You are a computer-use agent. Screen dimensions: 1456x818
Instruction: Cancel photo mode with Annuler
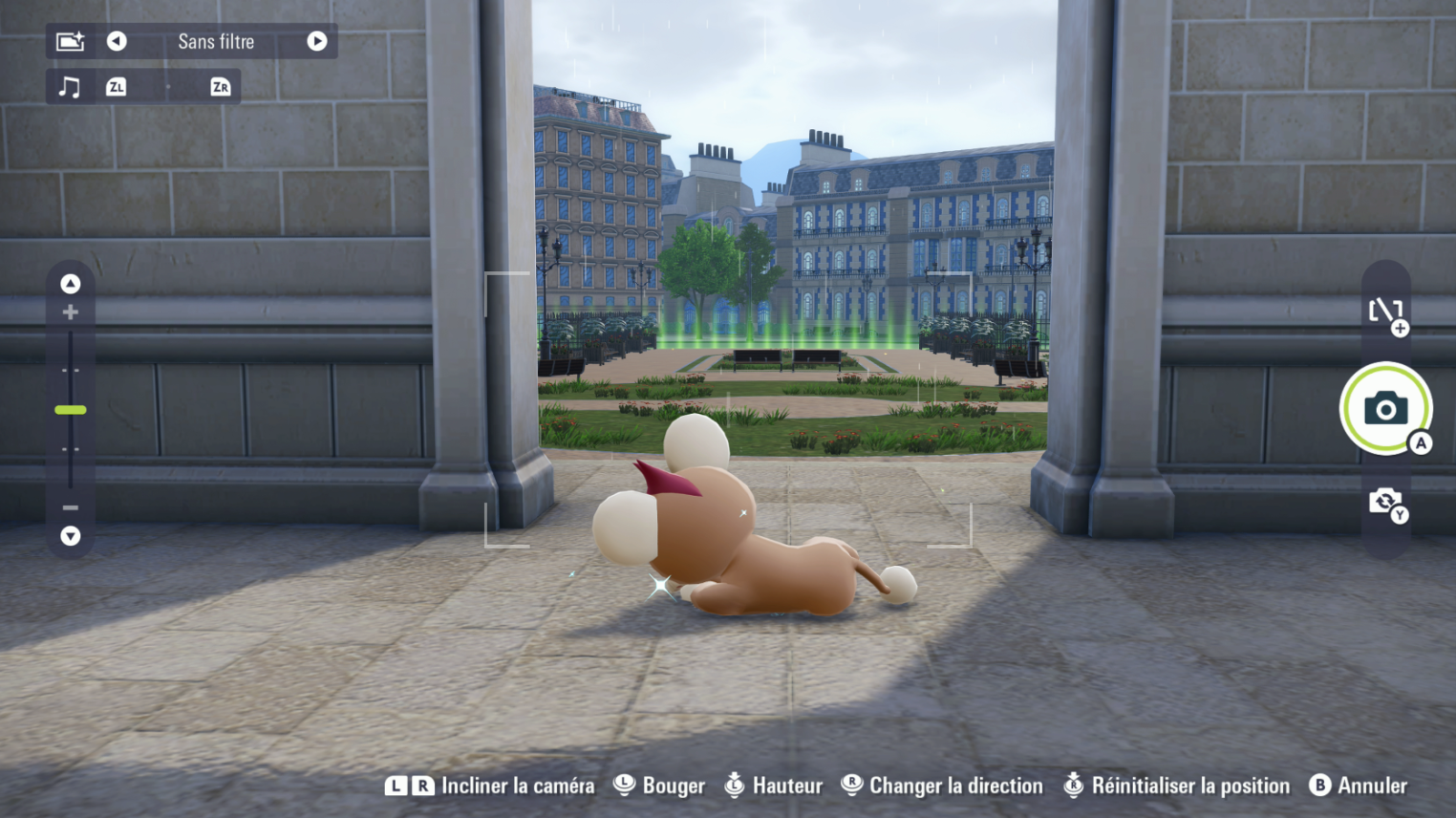click(x=1372, y=786)
